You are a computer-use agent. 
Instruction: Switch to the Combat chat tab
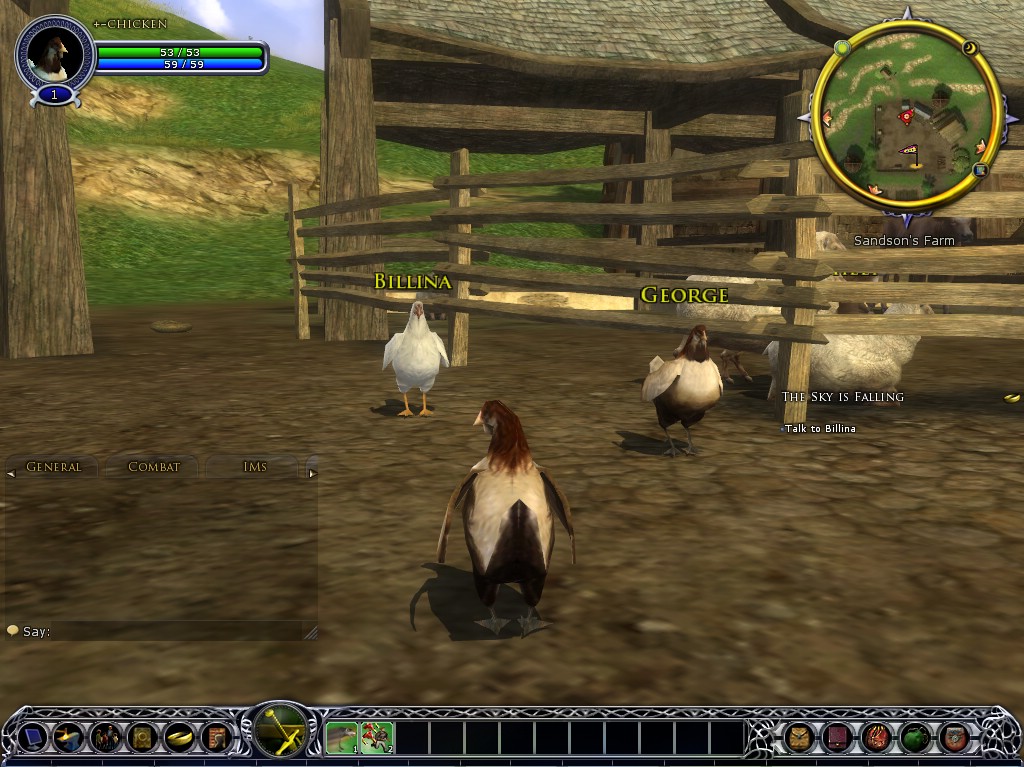[154, 467]
